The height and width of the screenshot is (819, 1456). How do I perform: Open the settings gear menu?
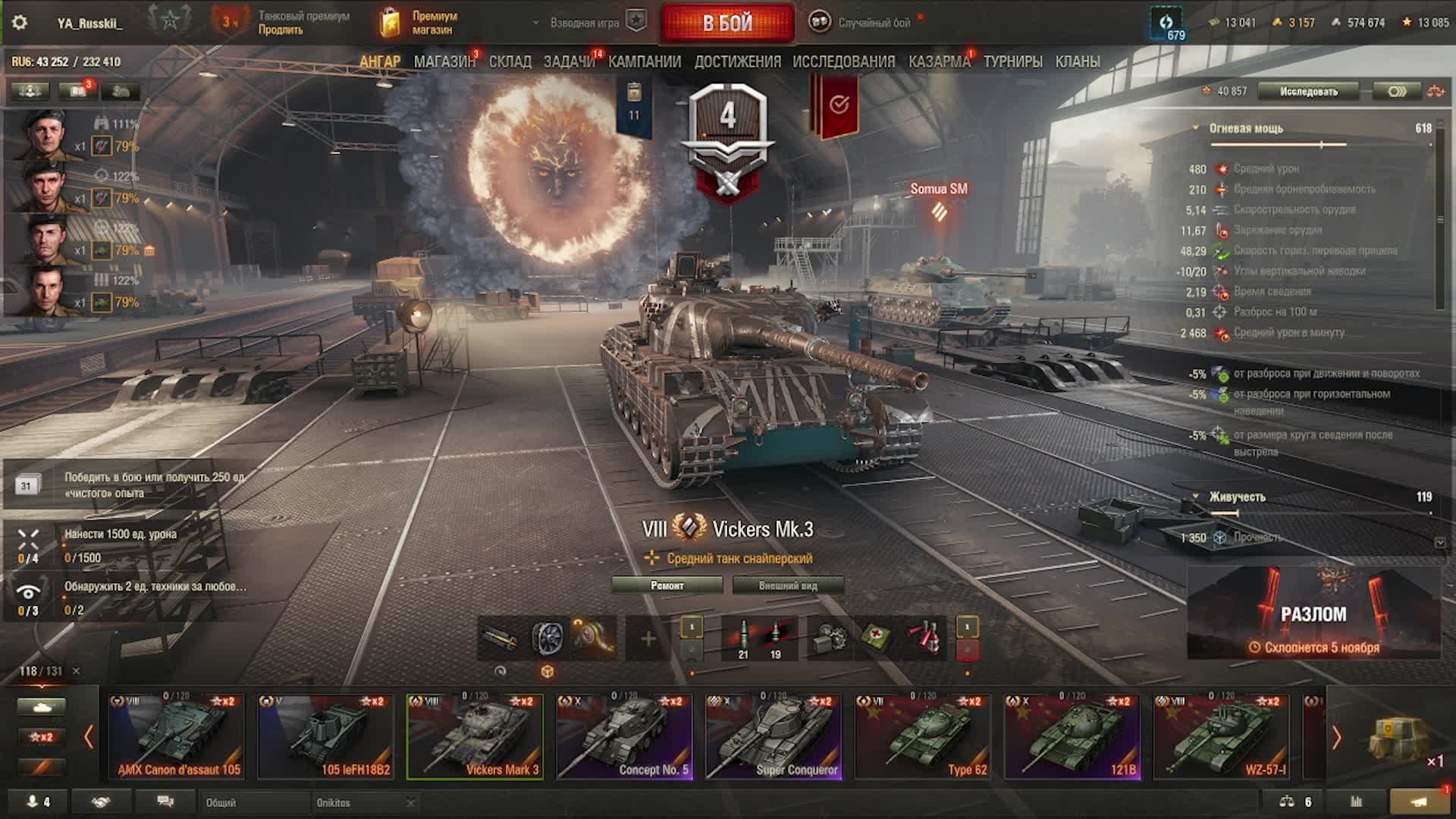pyautogui.click(x=20, y=23)
